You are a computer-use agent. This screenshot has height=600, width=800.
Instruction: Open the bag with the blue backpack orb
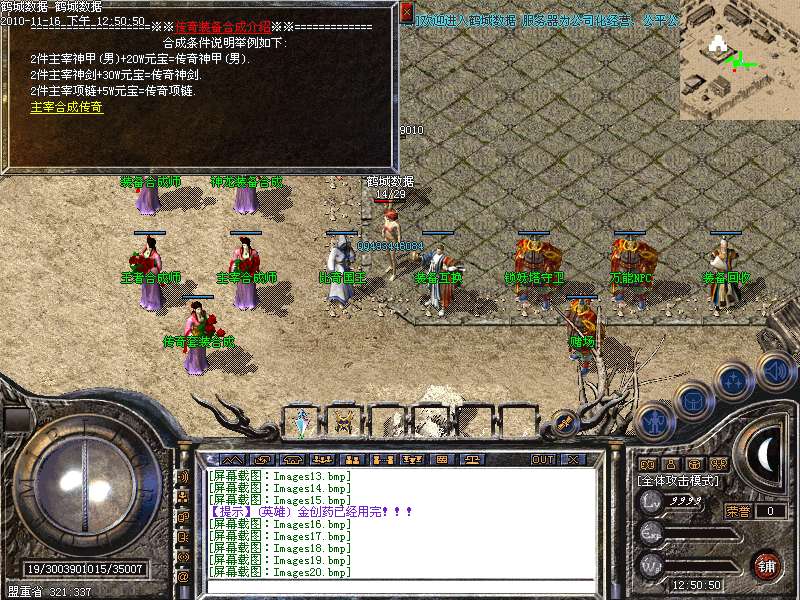[x=693, y=400]
